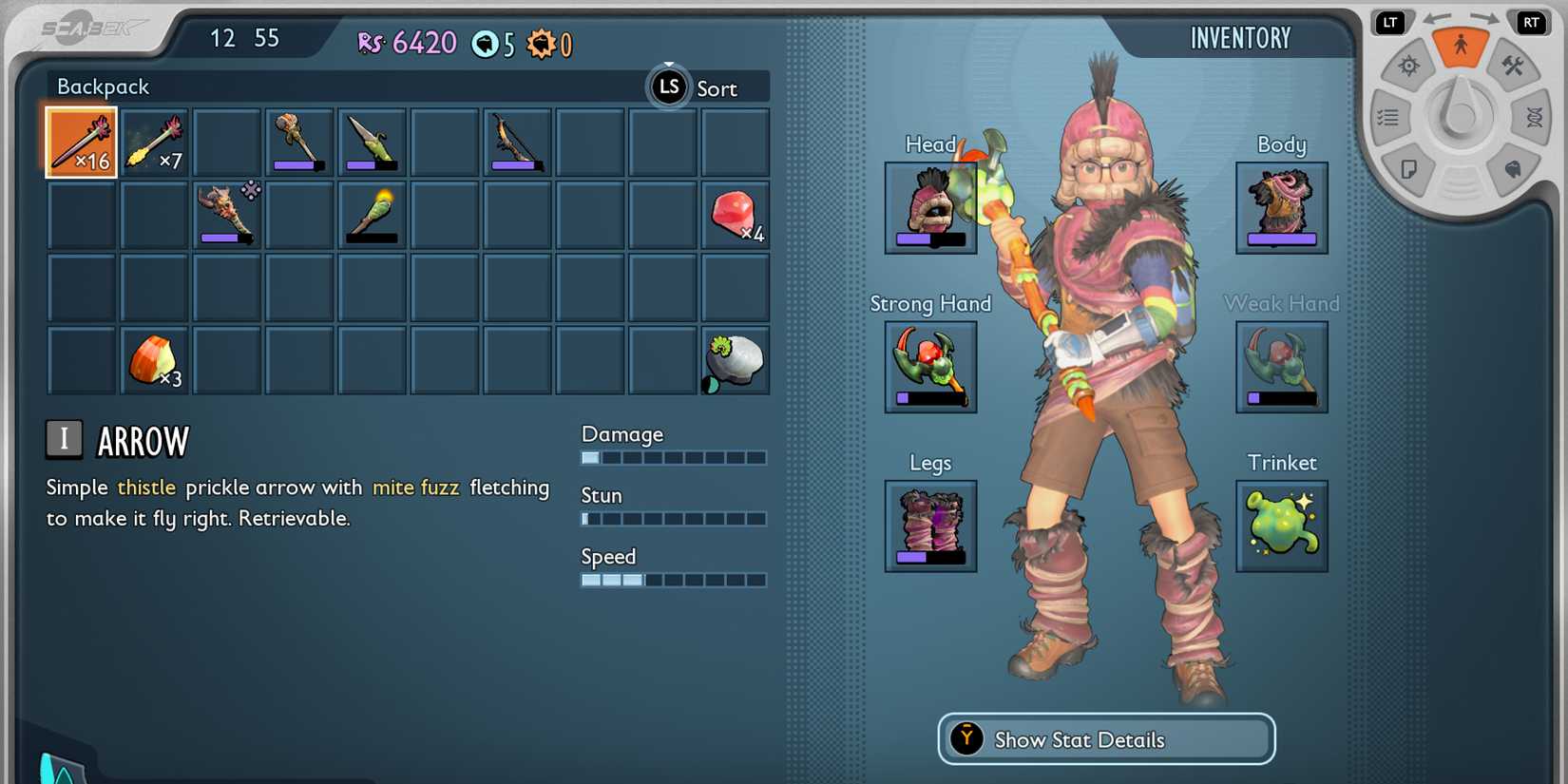This screenshot has height=784, width=1568.
Task: Select the lit torch item
Action: [x=372, y=215]
